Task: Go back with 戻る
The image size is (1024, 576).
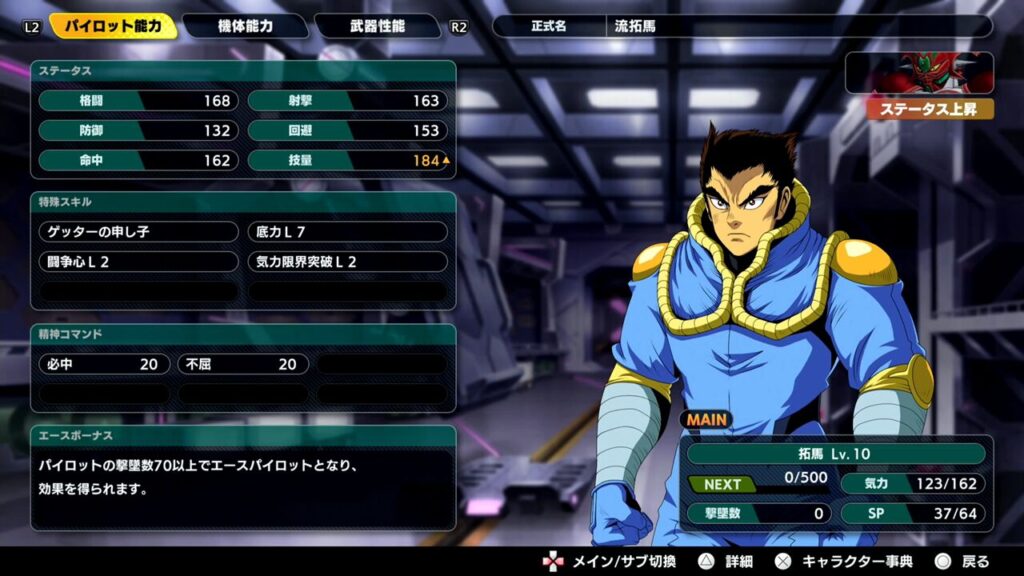Action: 962,561
